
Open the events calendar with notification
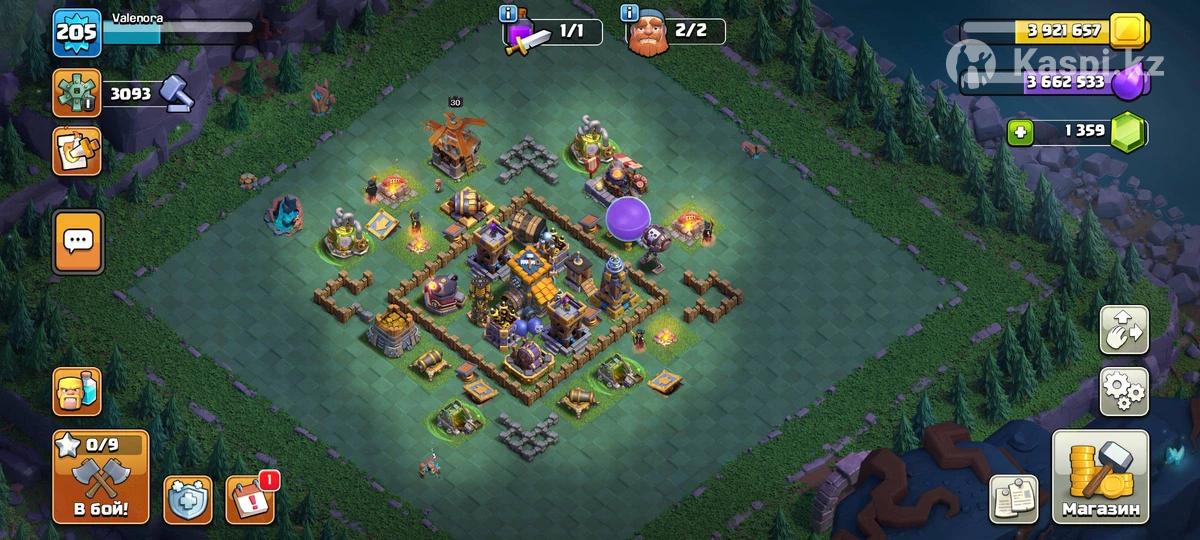247,498
